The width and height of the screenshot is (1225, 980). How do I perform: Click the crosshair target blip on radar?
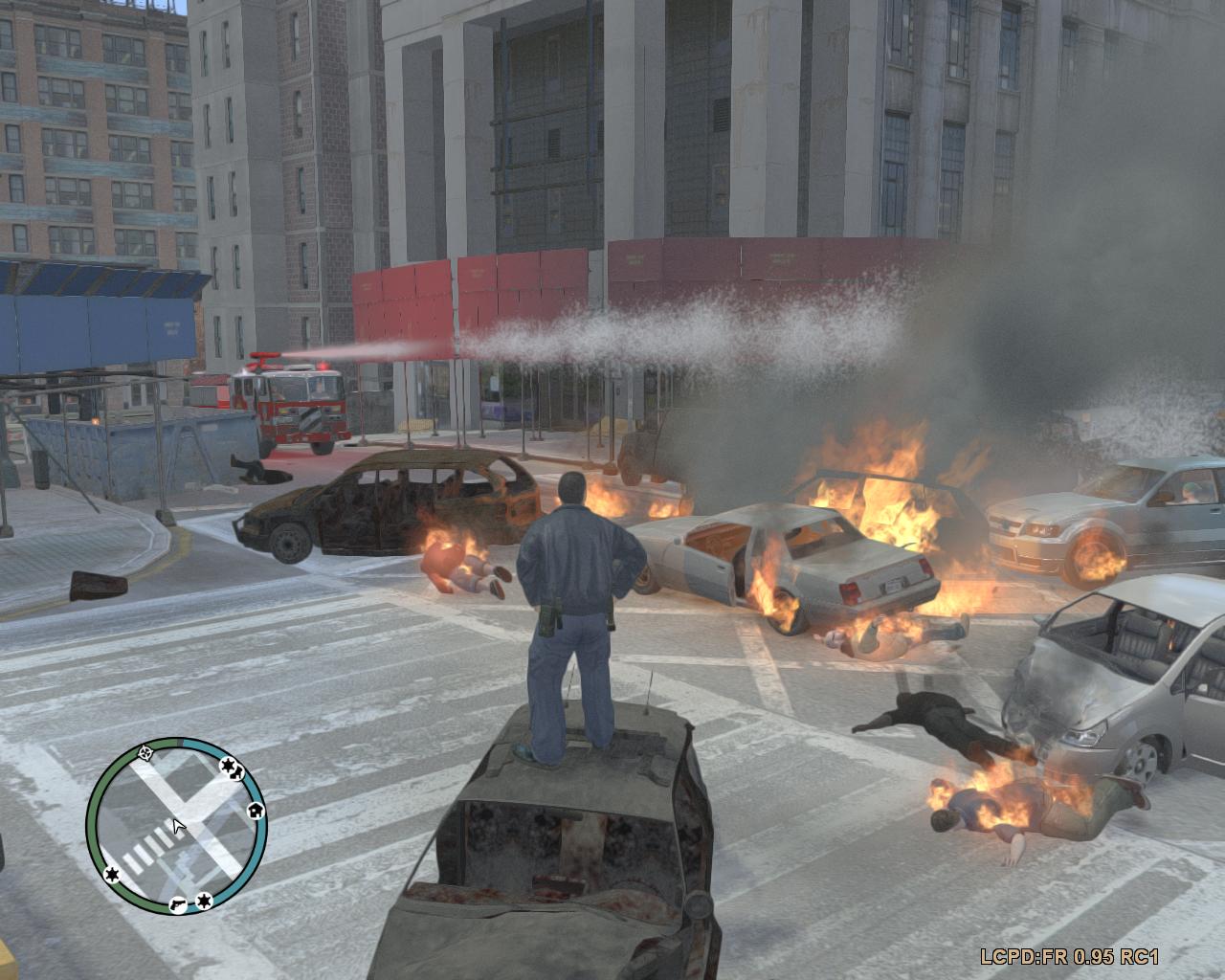click(145, 753)
